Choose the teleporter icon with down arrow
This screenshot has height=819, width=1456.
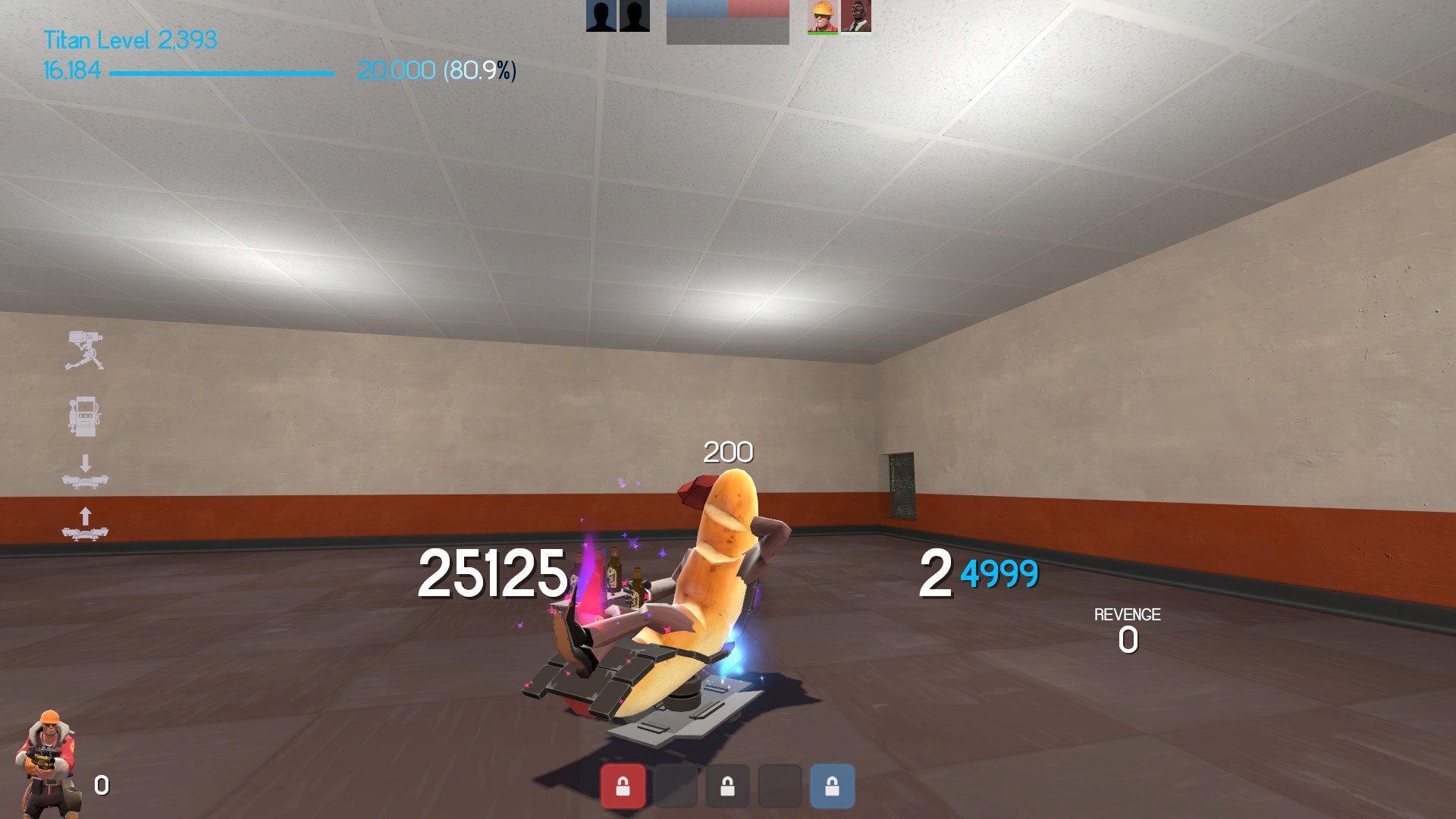[x=85, y=472]
